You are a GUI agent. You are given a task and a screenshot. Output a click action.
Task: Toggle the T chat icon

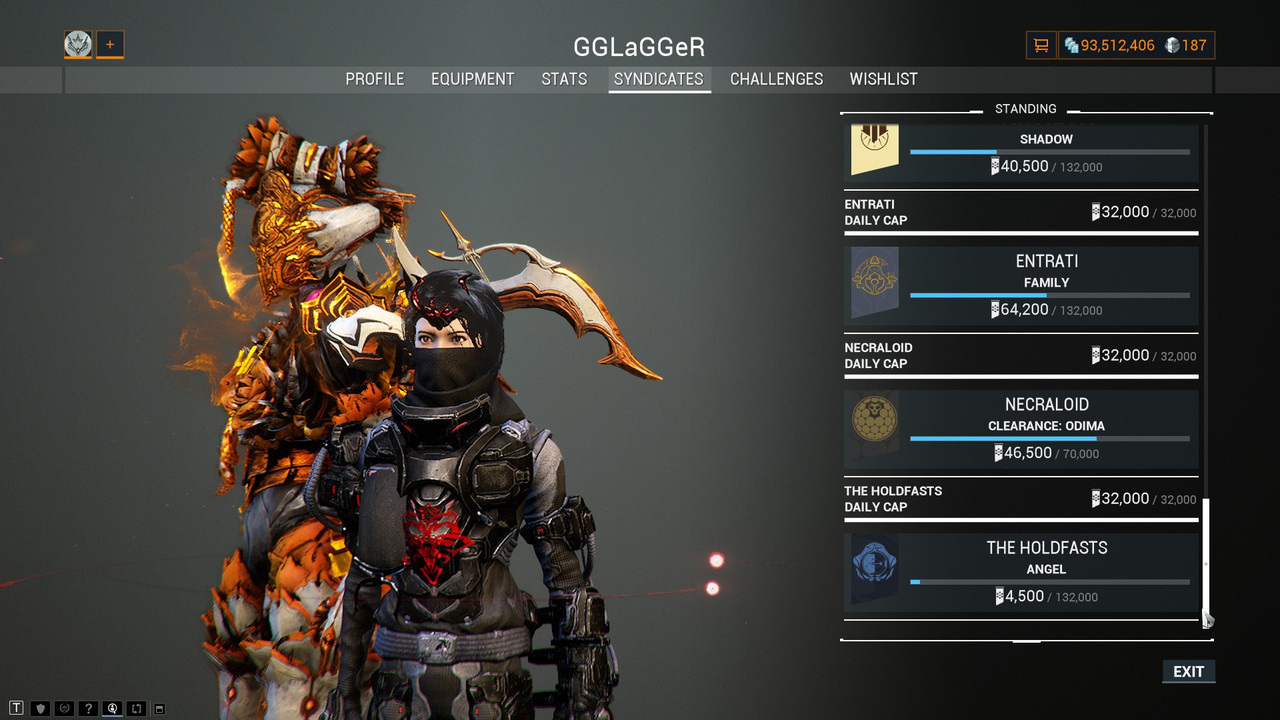point(17,709)
